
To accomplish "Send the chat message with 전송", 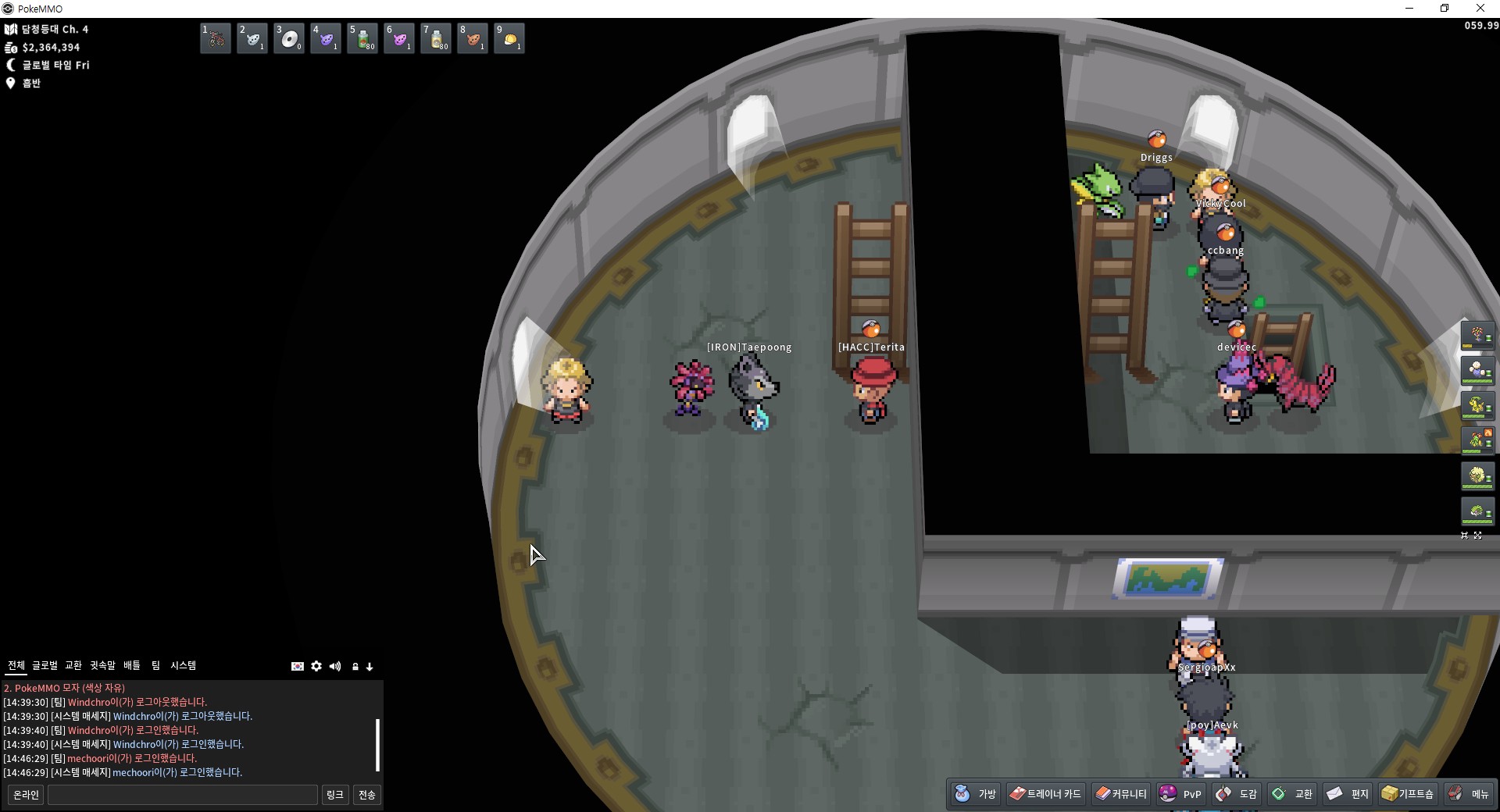I will click(x=367, y=795).
